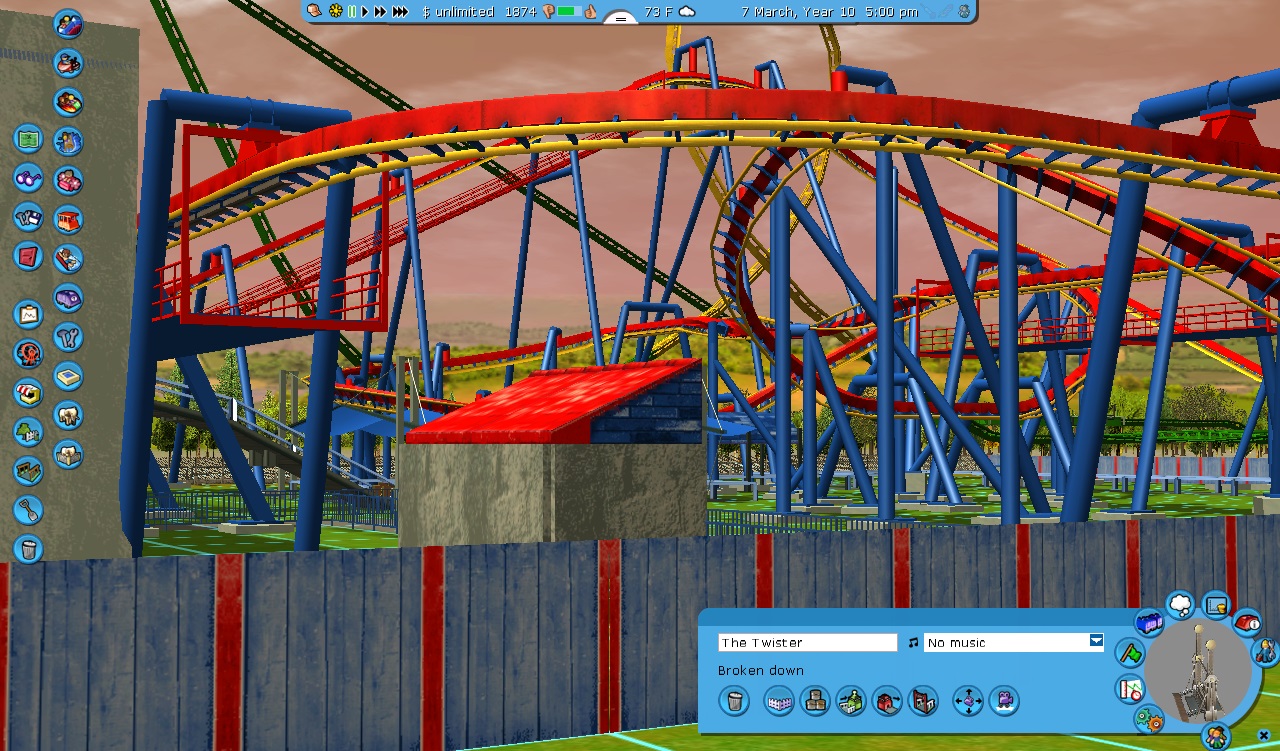This screenshot has height=751, width=1280.
Task: Show the ride's gears operating settings
Action: [1149, 719]
